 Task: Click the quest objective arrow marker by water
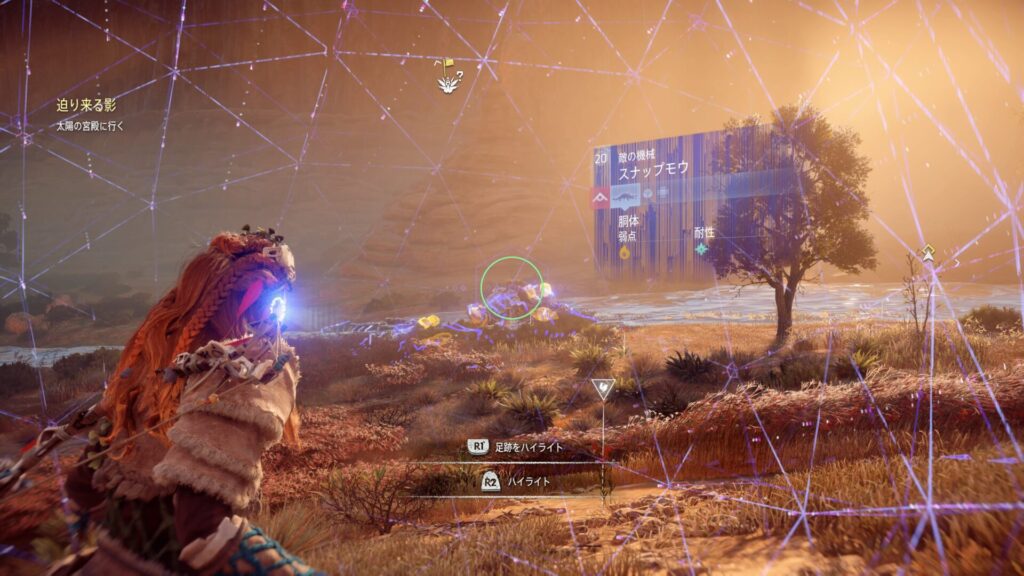click(x=928, y=254)
